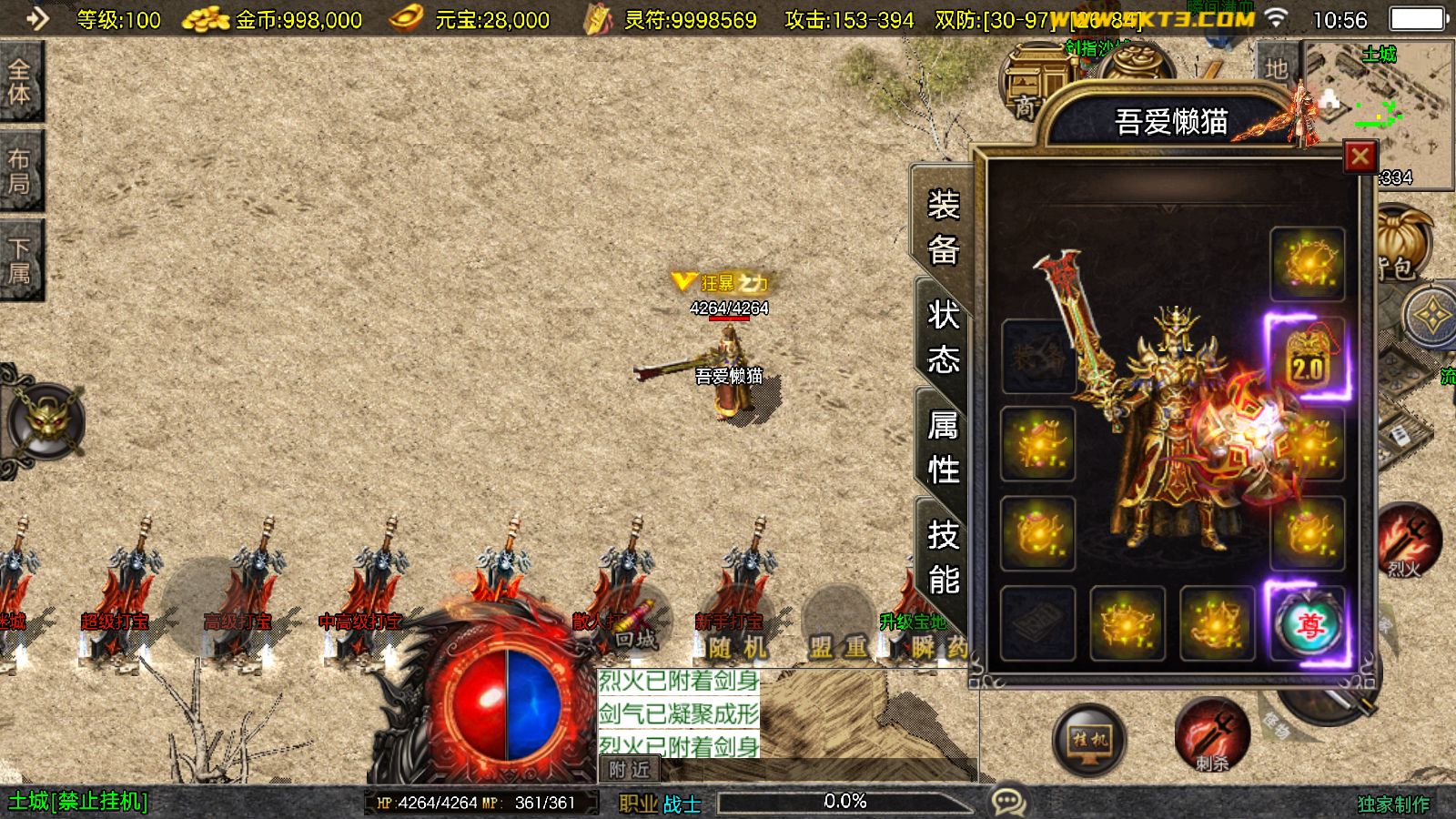The image size is (1456, 819).
Task: Switch to the 装备 equipment tab
Action: (943, 227)
